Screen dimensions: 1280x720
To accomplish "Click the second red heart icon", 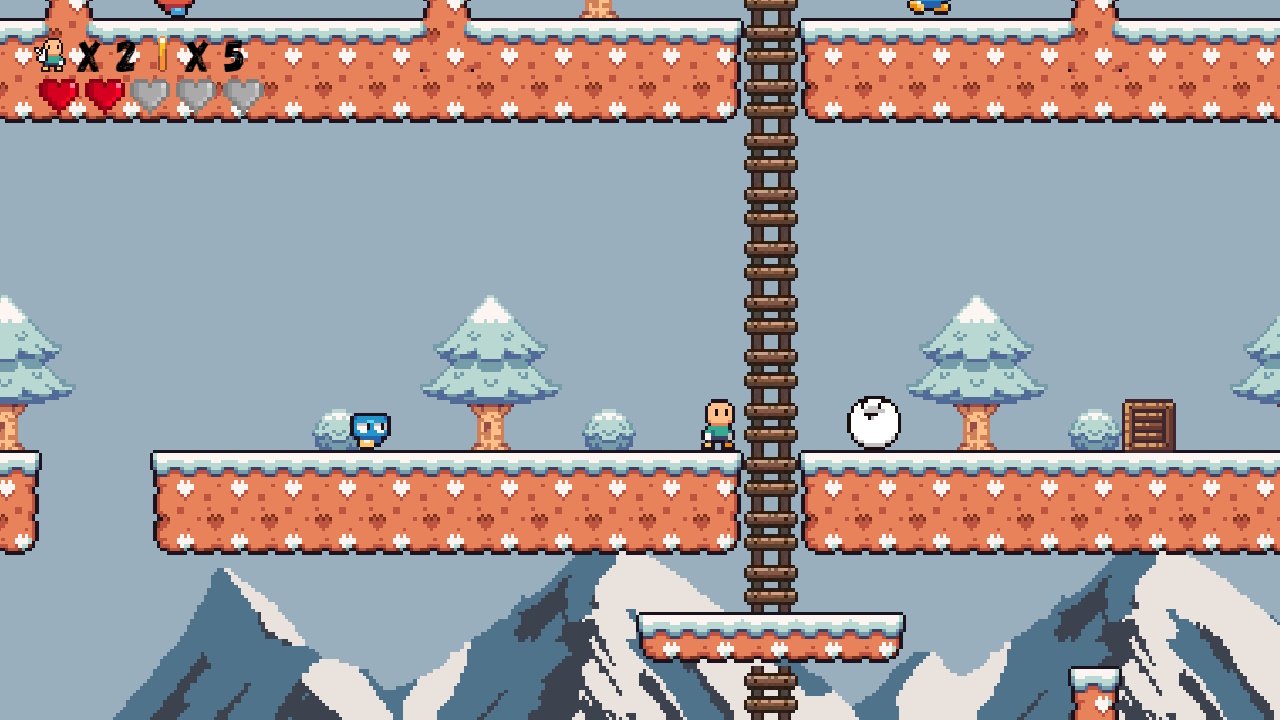I will click(104, 94).
